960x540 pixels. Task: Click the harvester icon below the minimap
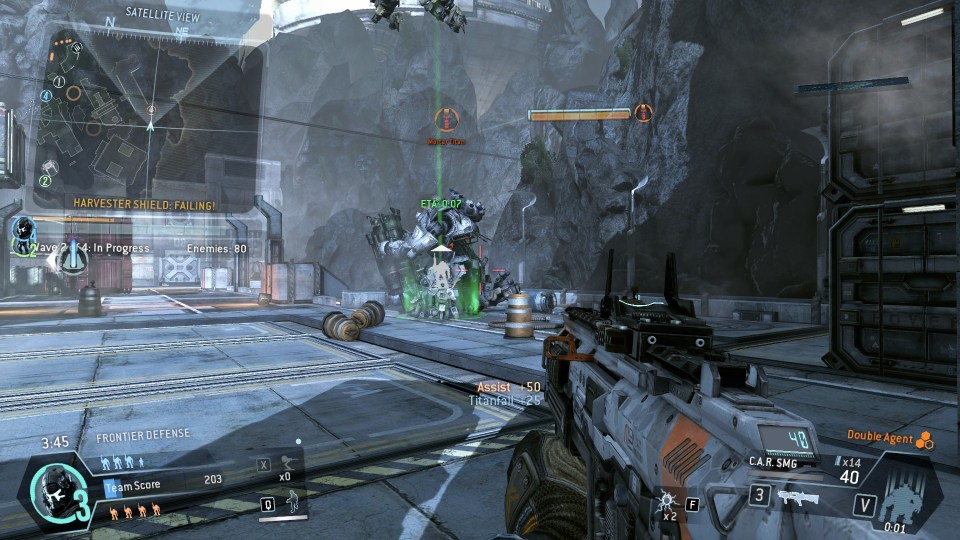pyautogui.click(x=71, y=257)
